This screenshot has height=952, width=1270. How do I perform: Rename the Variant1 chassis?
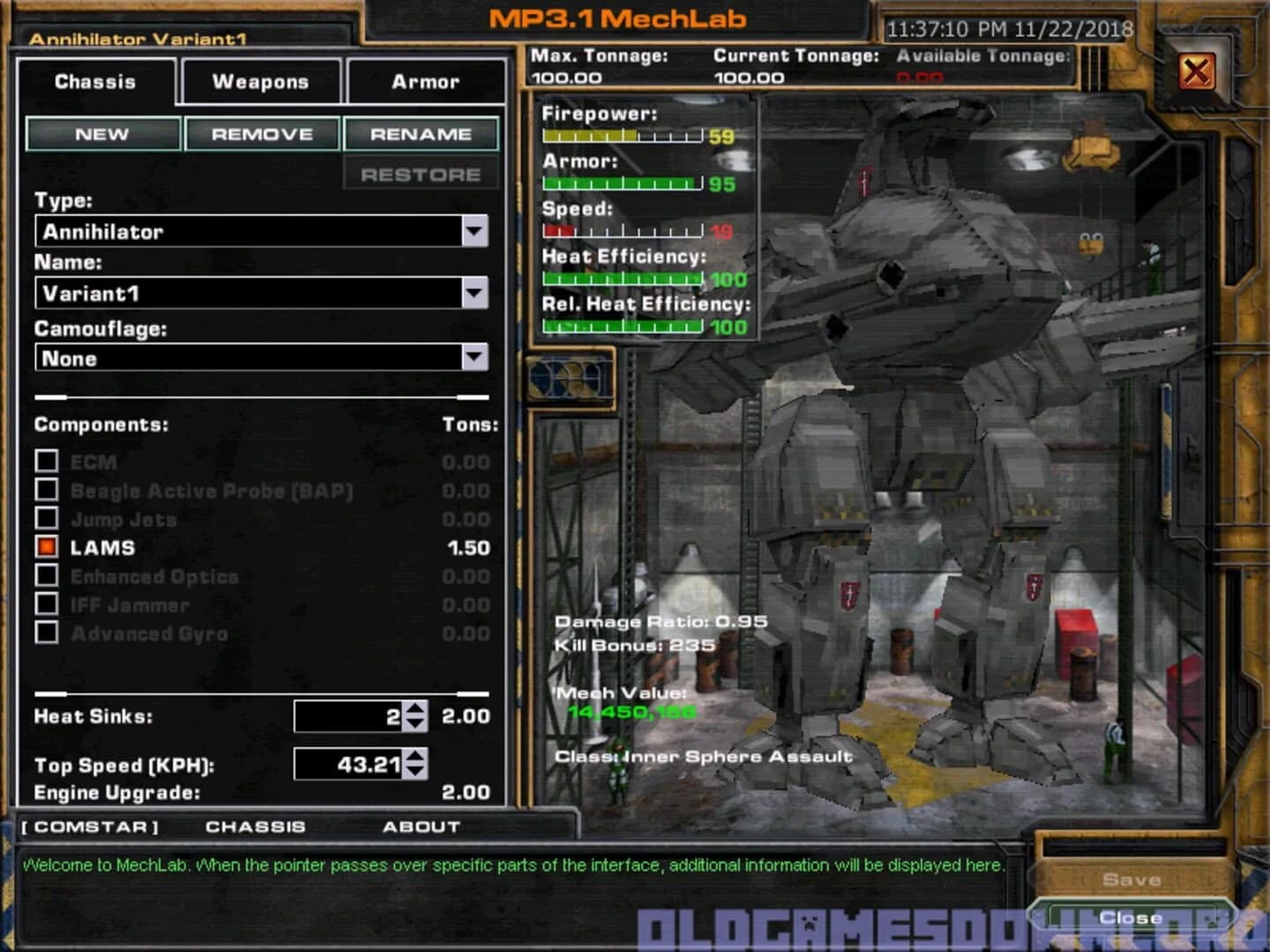(422, 133)
